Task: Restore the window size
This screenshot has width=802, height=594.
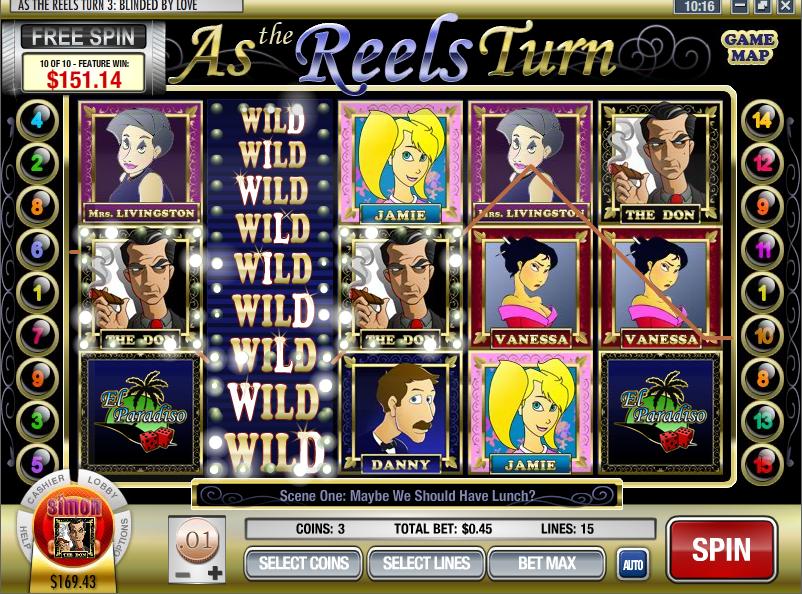Action: pos(763,6)
